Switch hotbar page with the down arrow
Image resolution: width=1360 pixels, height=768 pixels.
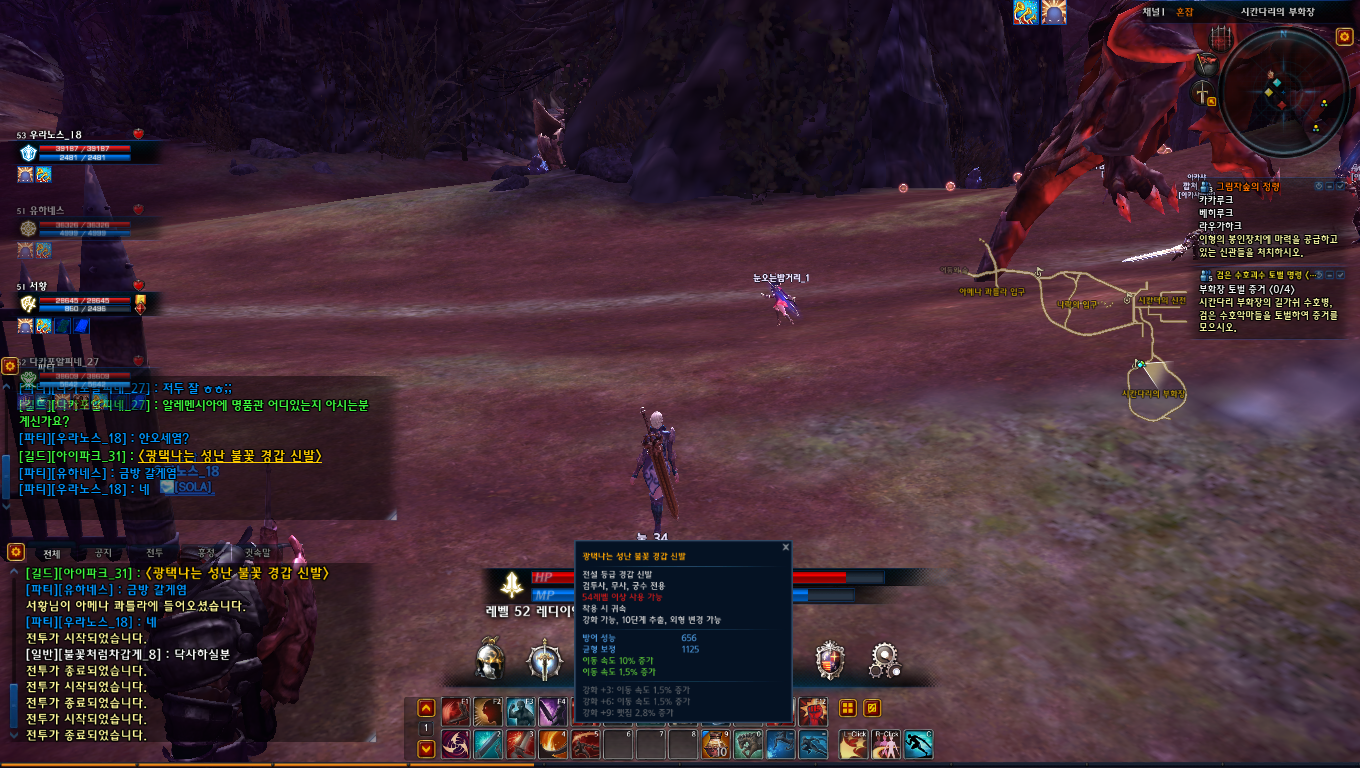click(425, 747)
